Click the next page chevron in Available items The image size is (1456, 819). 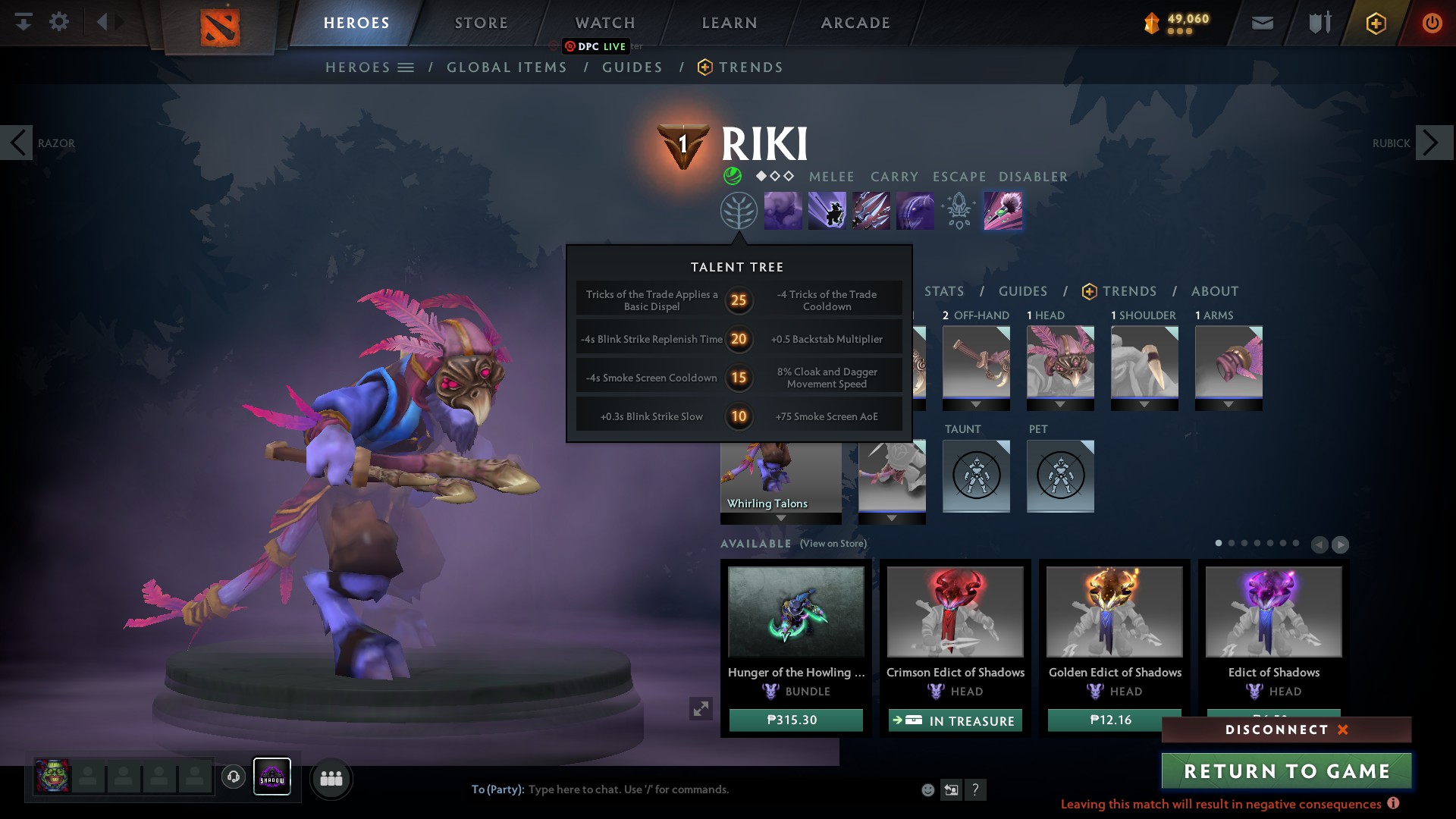(x=1341, y=544)
